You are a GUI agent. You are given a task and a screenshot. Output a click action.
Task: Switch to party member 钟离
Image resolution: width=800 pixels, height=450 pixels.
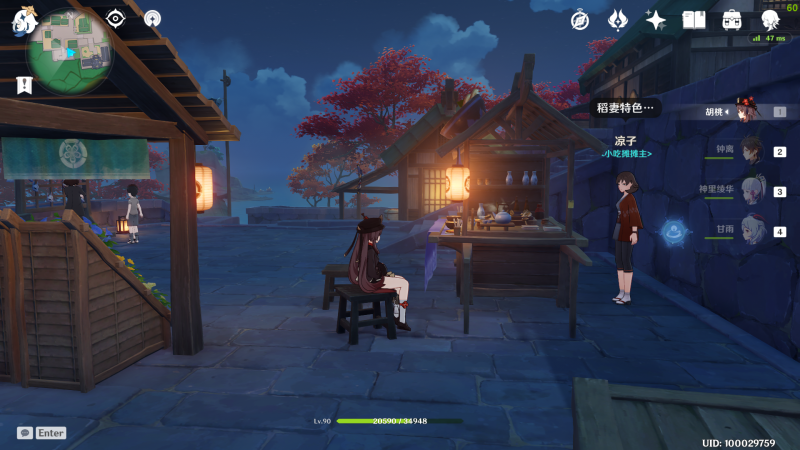(750, 152)
